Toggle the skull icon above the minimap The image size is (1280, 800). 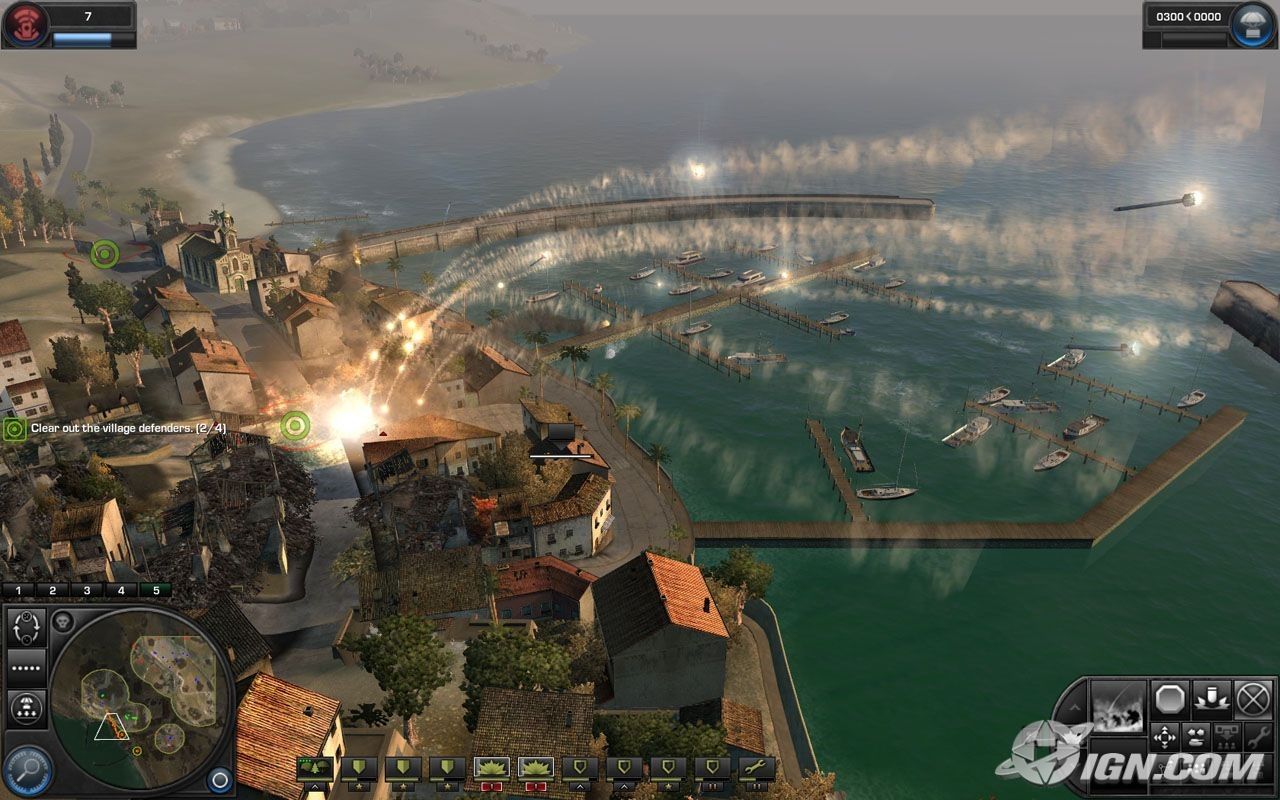click(62, 621)
